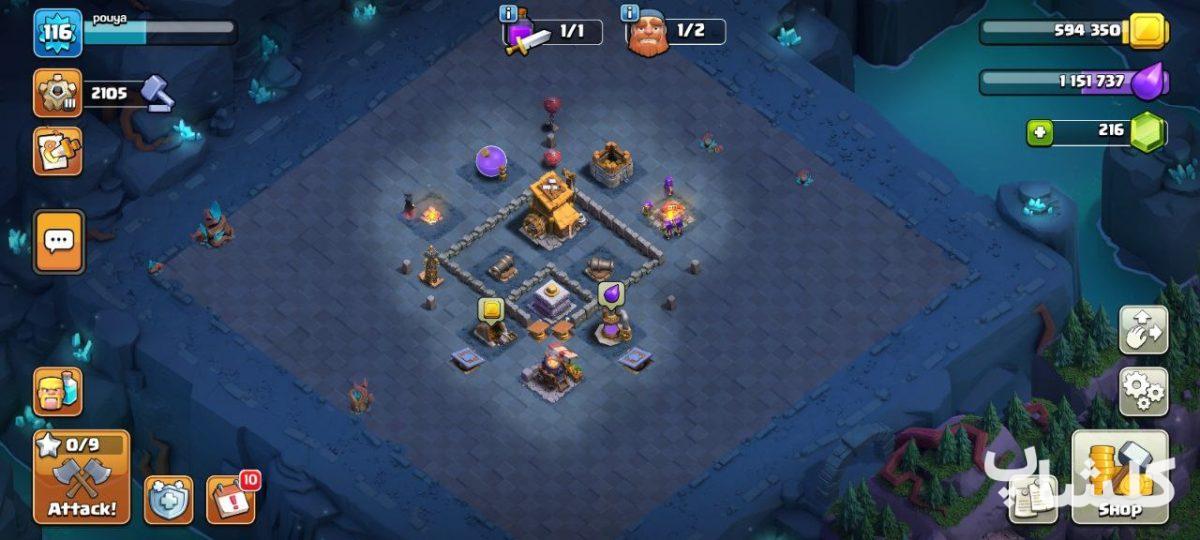View the level 116 player profile badge
Image resolution: width=1200 pixels, height=540 pixels.
[x=58, y=33]
